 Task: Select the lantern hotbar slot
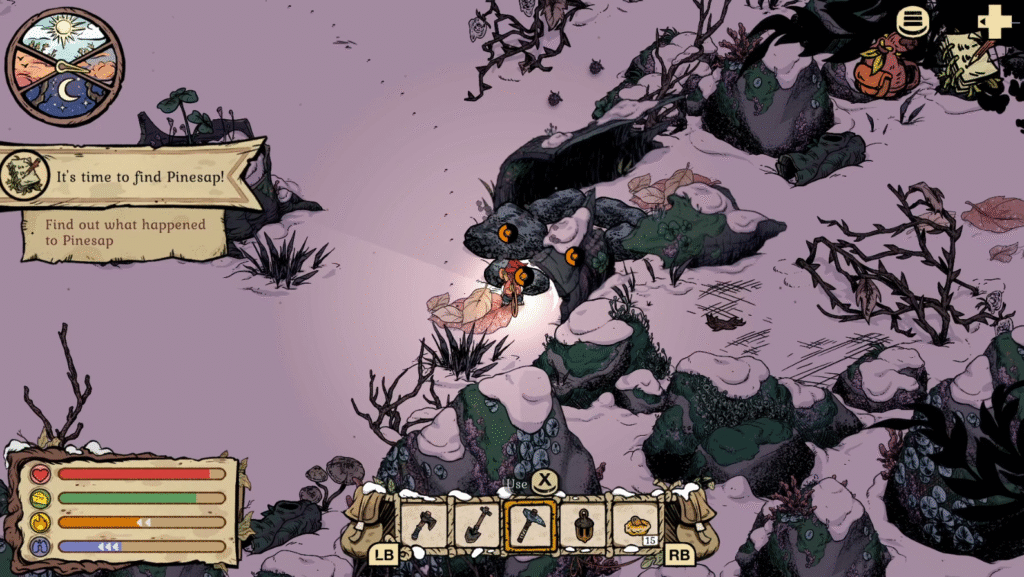point(582,523)
